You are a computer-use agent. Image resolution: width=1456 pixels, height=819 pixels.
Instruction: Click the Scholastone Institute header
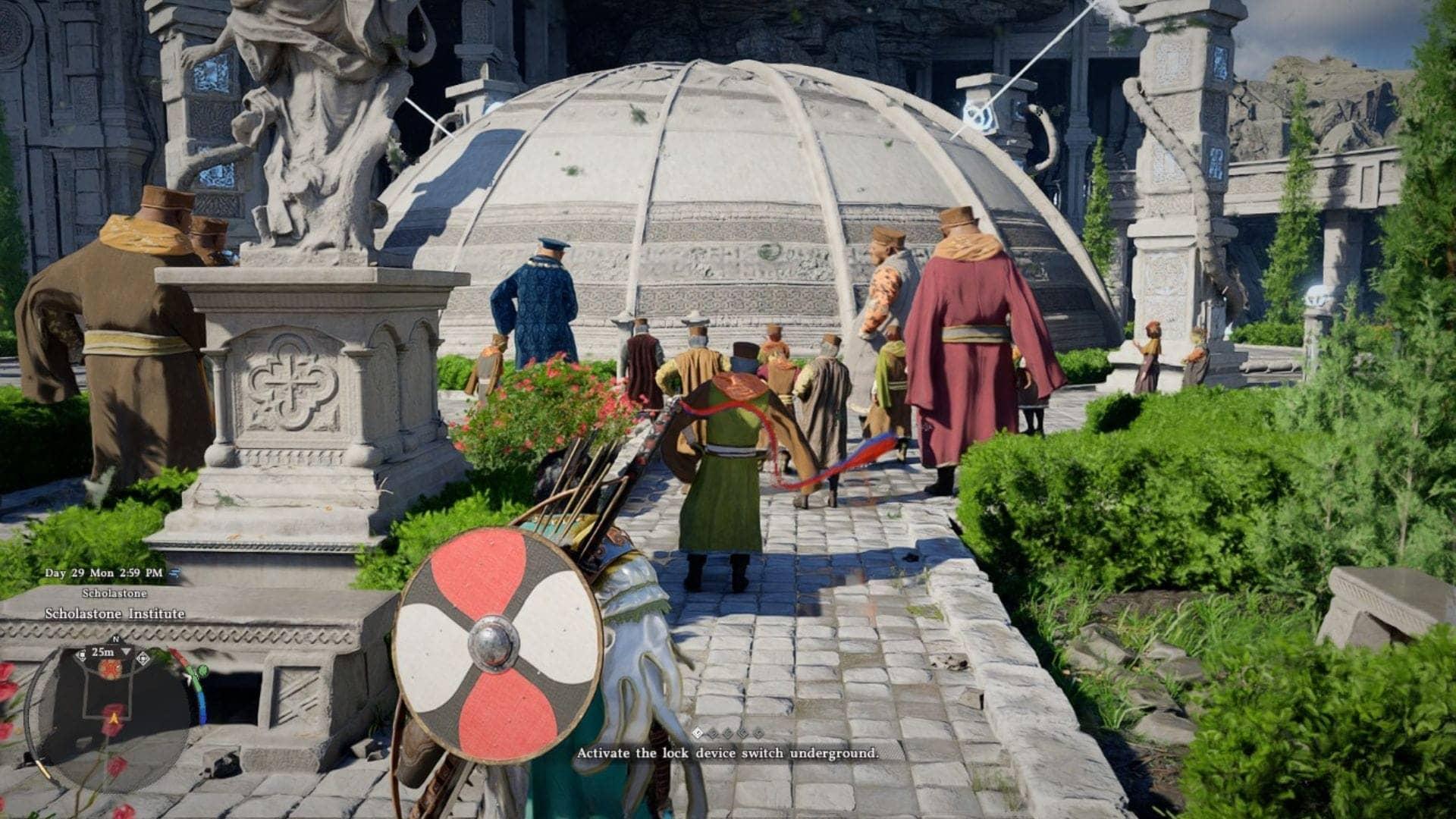coord(115,613)
